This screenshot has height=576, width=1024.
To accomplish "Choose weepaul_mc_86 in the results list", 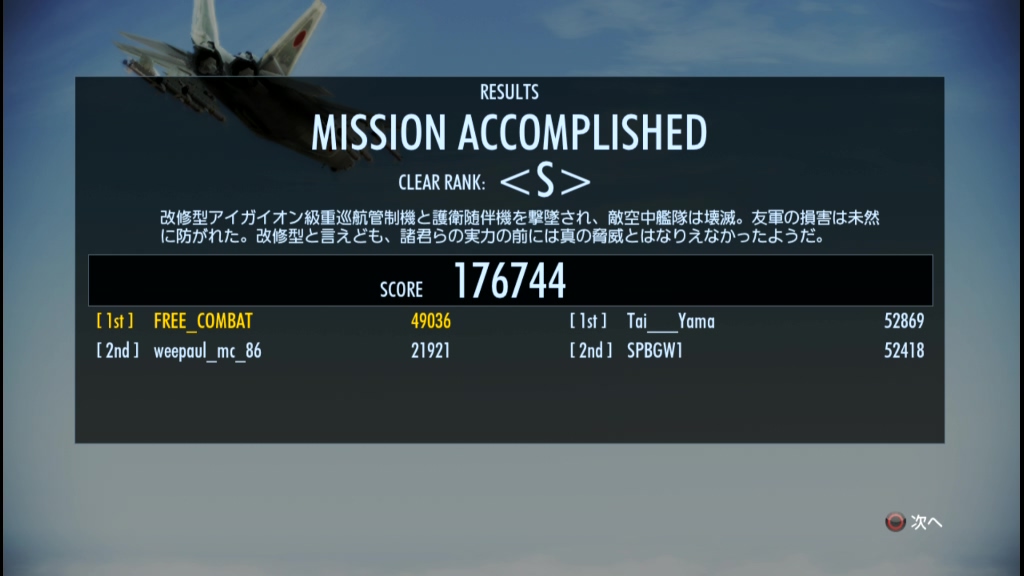I will (x=207, y=350).
